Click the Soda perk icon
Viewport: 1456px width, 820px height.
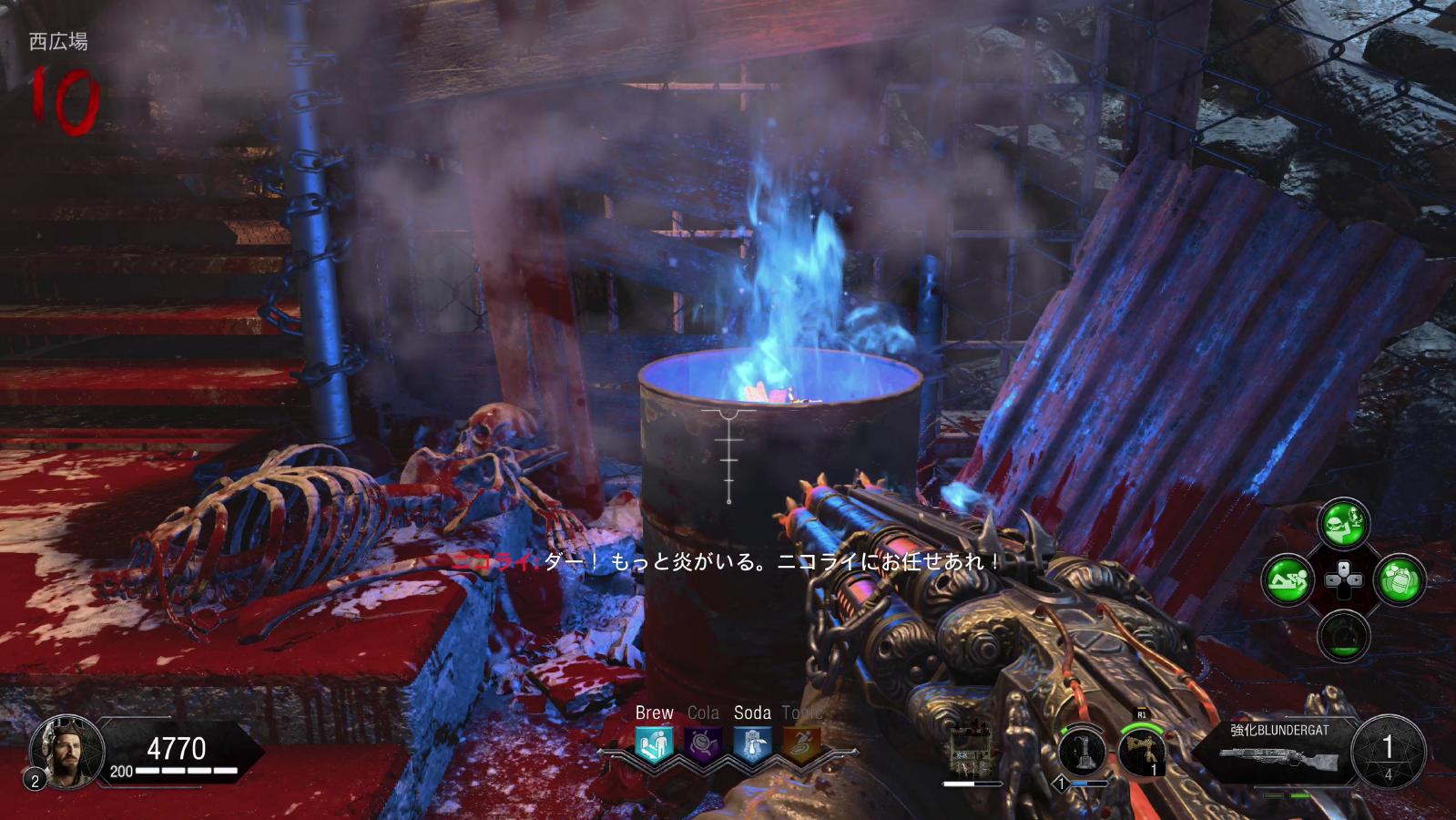752,745
